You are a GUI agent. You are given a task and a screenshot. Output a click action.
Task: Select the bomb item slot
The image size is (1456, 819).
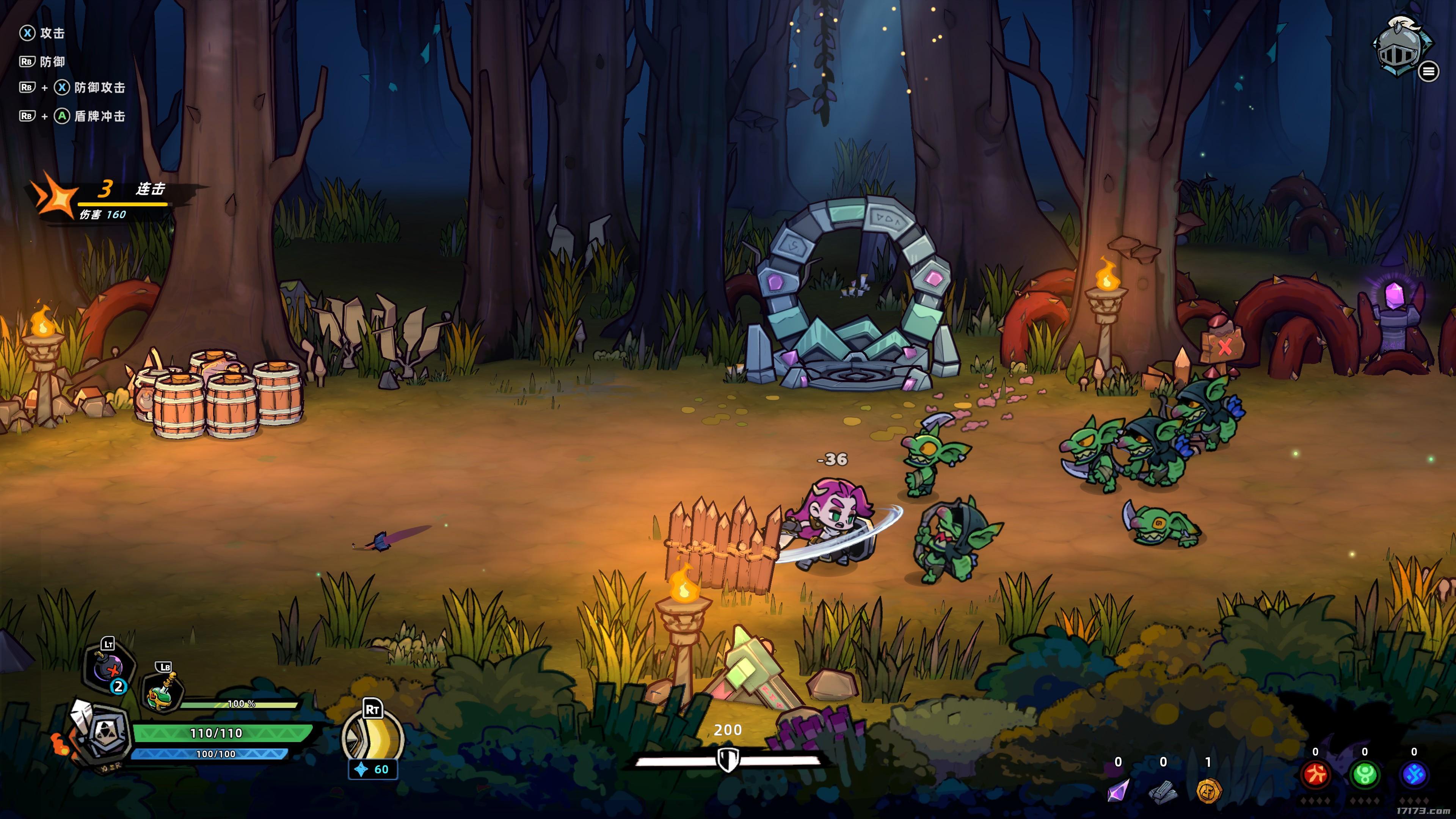[x=110, y=670]
